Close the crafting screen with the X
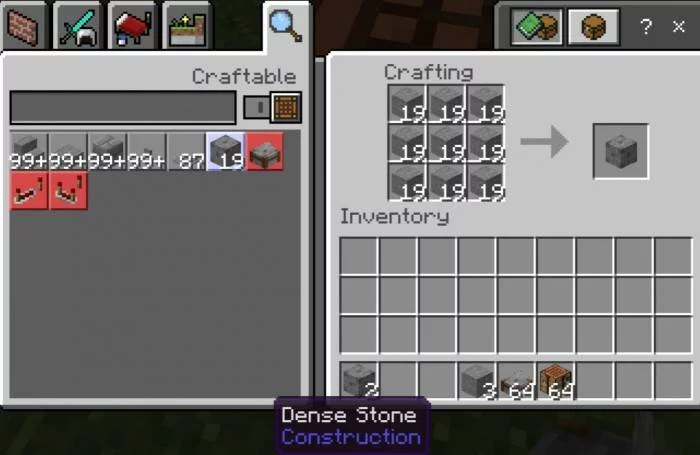The image size is (700, 455). tap(678, 27)
